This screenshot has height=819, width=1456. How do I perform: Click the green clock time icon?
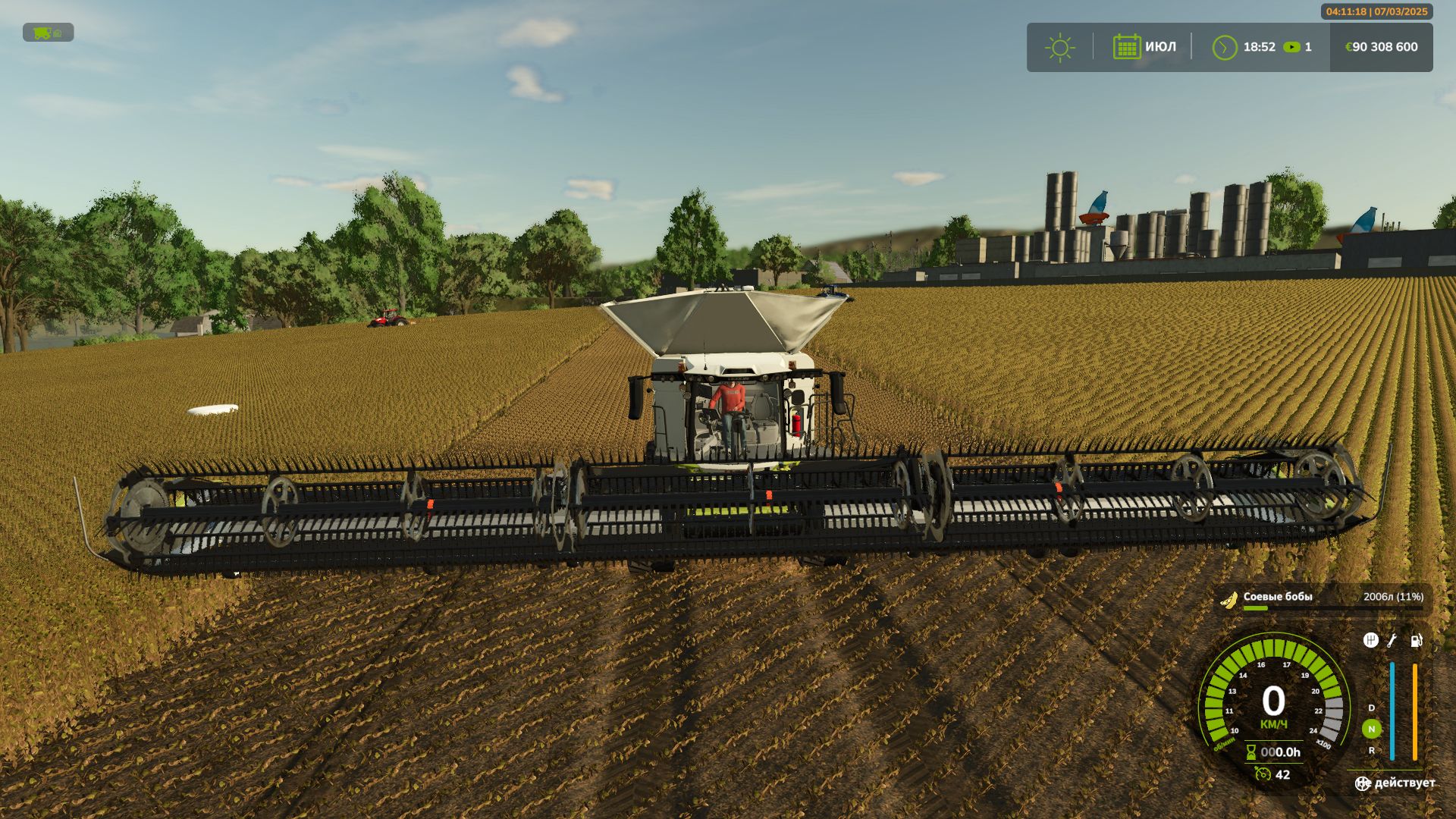(x=1224, y=48)
